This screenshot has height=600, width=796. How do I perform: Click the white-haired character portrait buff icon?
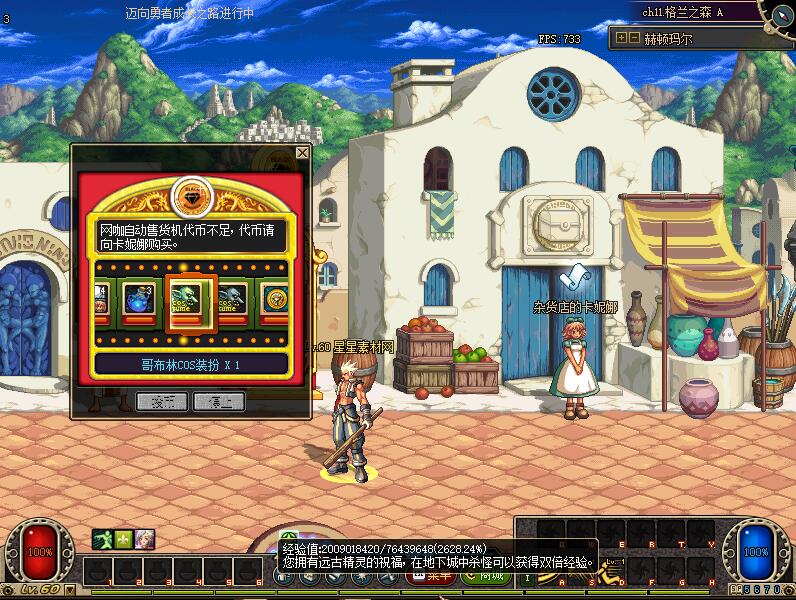[x=145, y=539]
